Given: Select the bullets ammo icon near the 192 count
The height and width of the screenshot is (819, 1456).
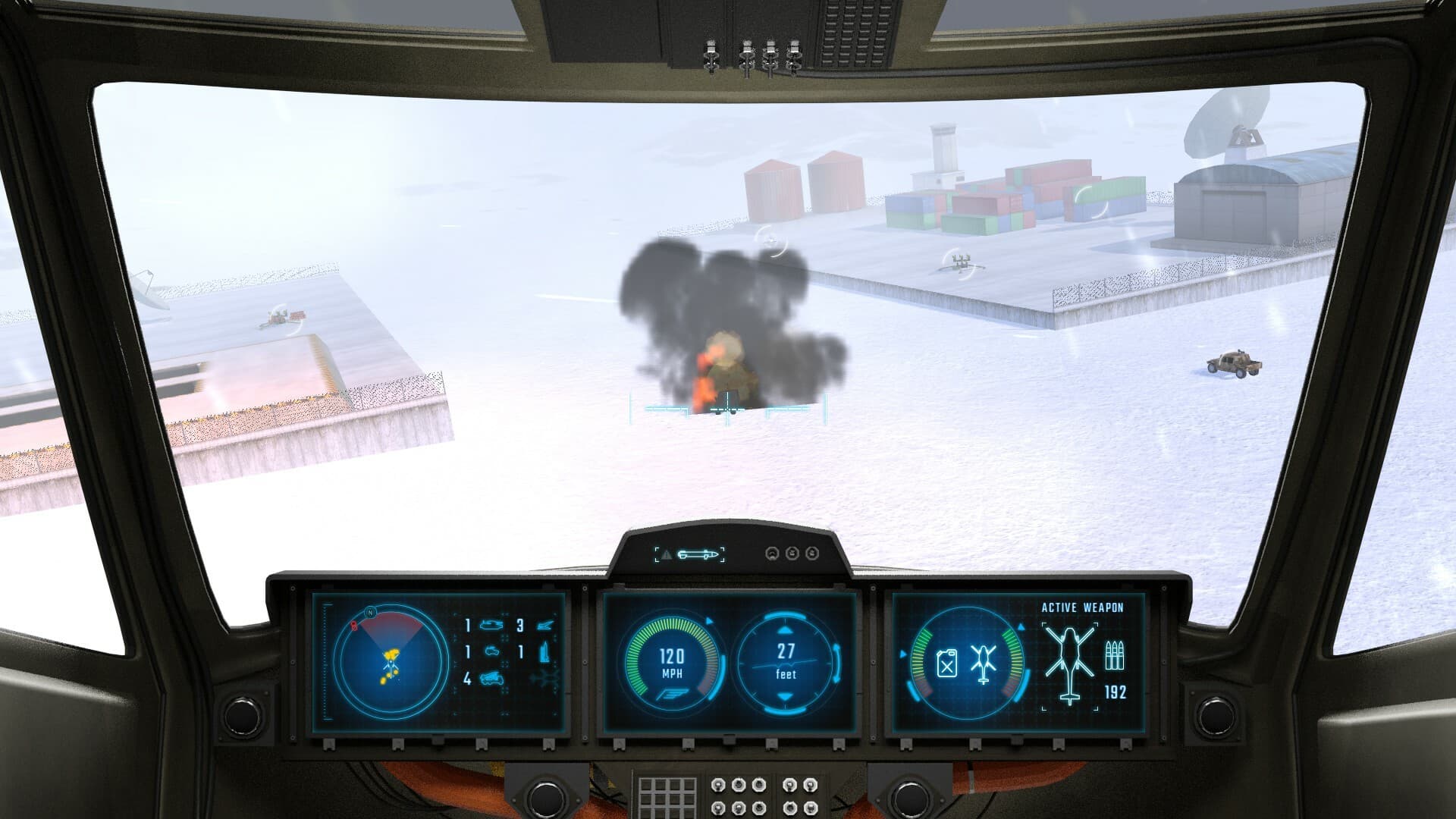Looking at the screenshot, I should point(1116,654).
